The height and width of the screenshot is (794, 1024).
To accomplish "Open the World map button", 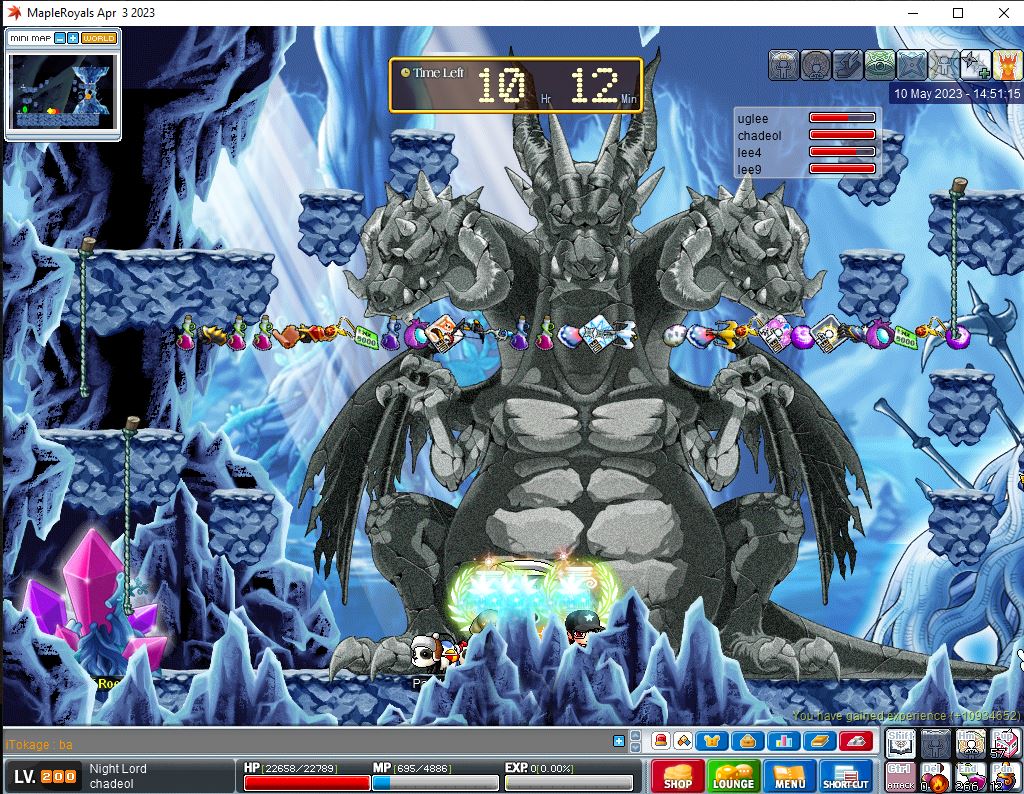I will 99,38.
